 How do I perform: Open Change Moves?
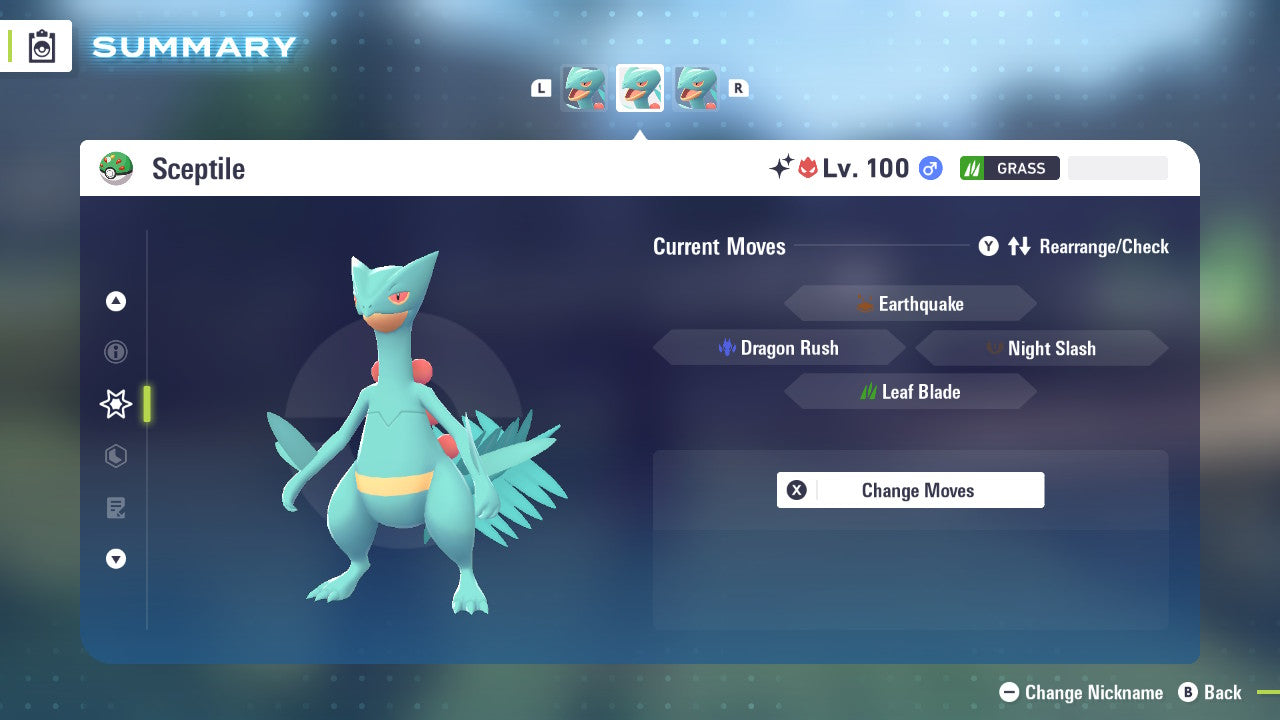point(917,490)
